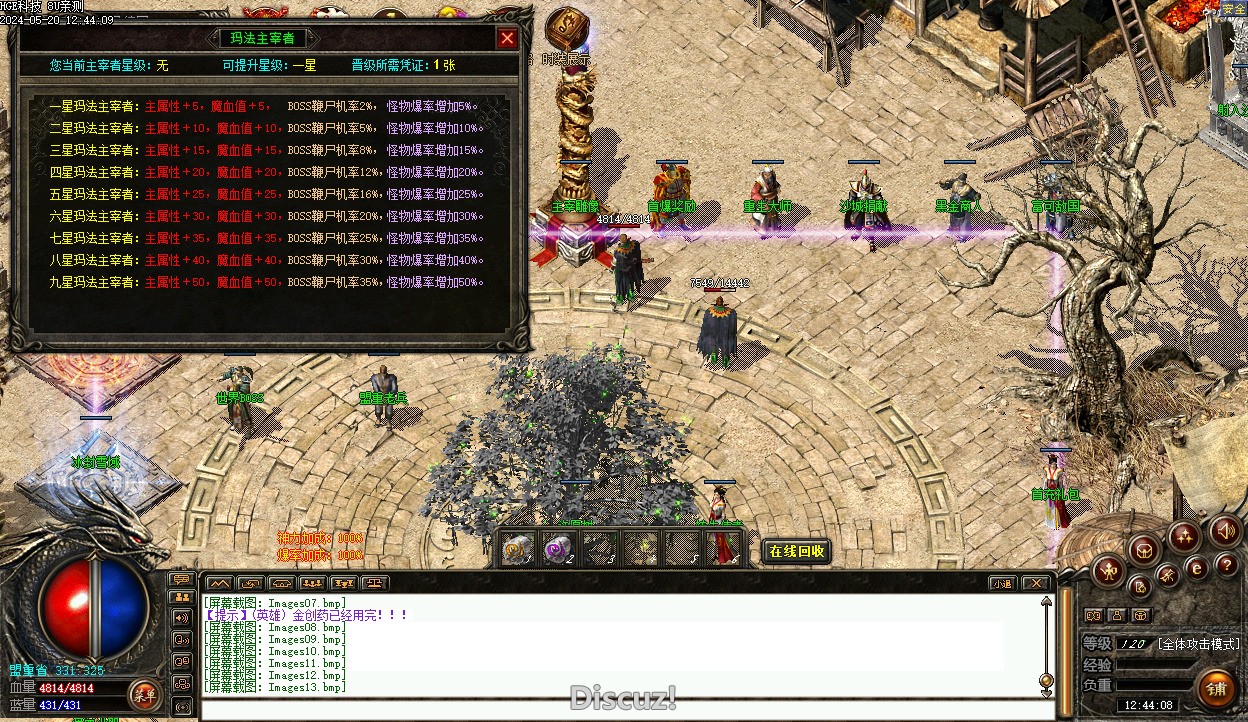Open the character figure round button
1248x722 pixels.
1109,572
